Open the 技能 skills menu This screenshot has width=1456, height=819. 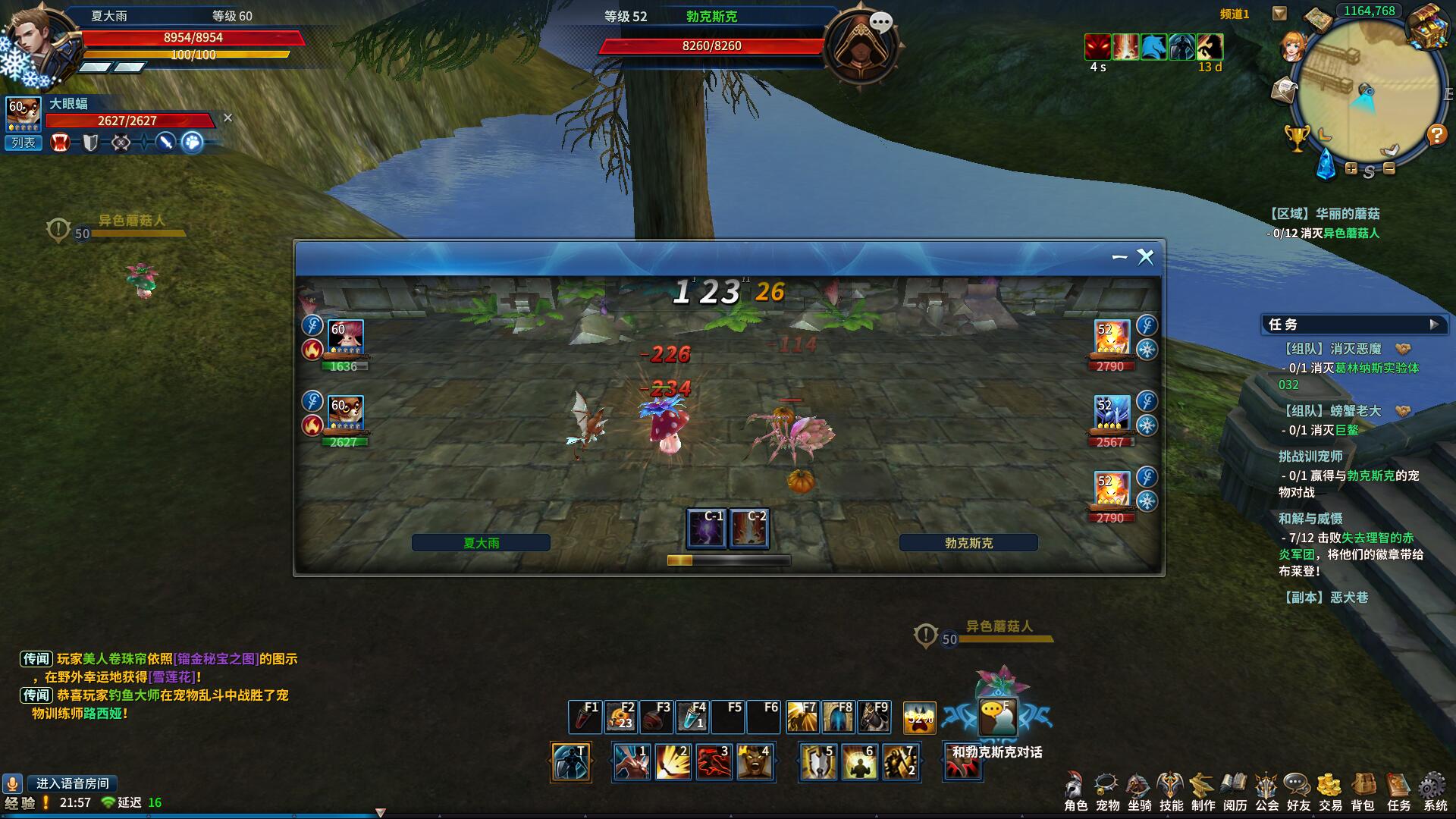tap(1171, 791)
